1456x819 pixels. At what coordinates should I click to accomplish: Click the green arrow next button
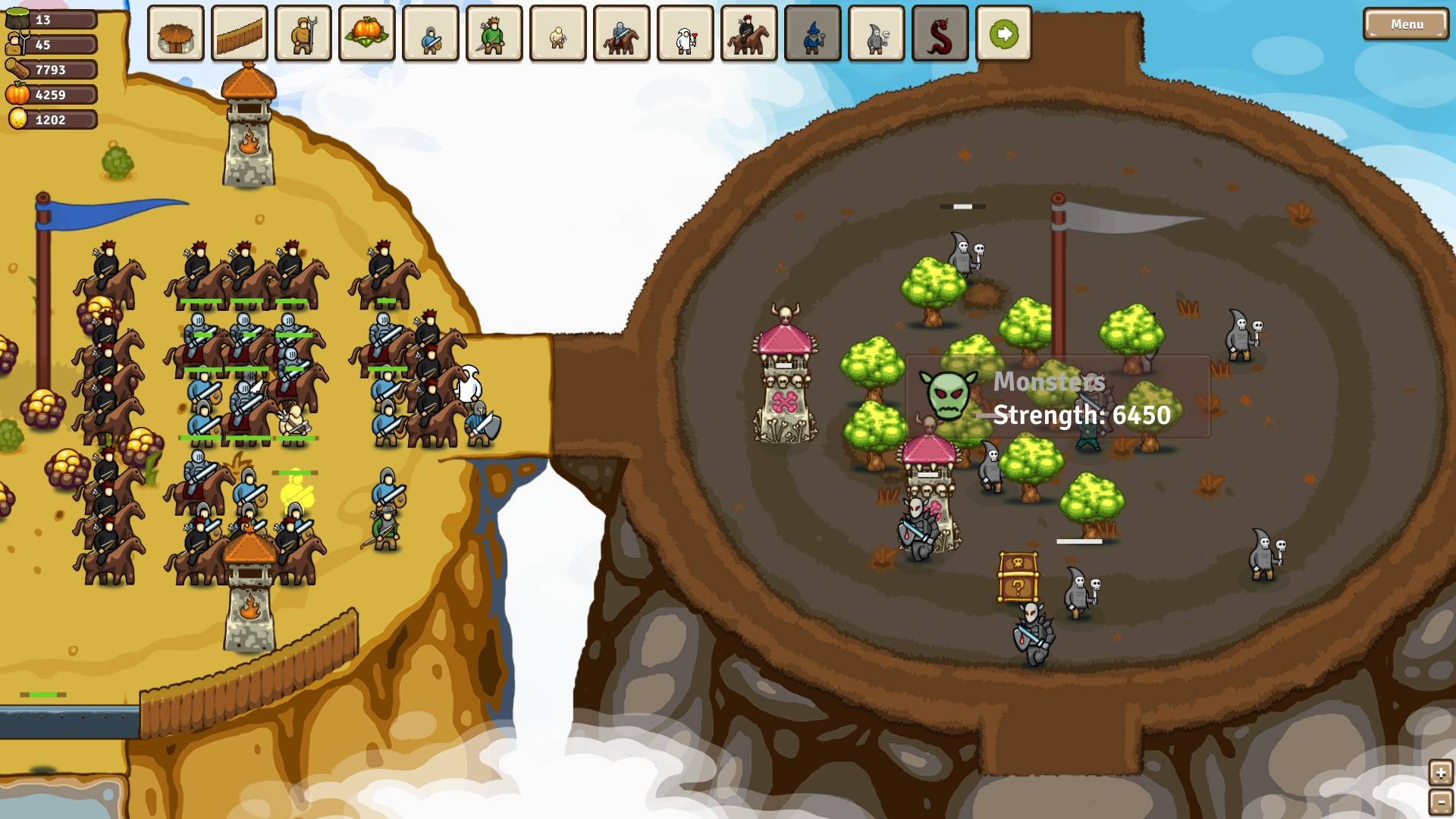coord(1004,34)
